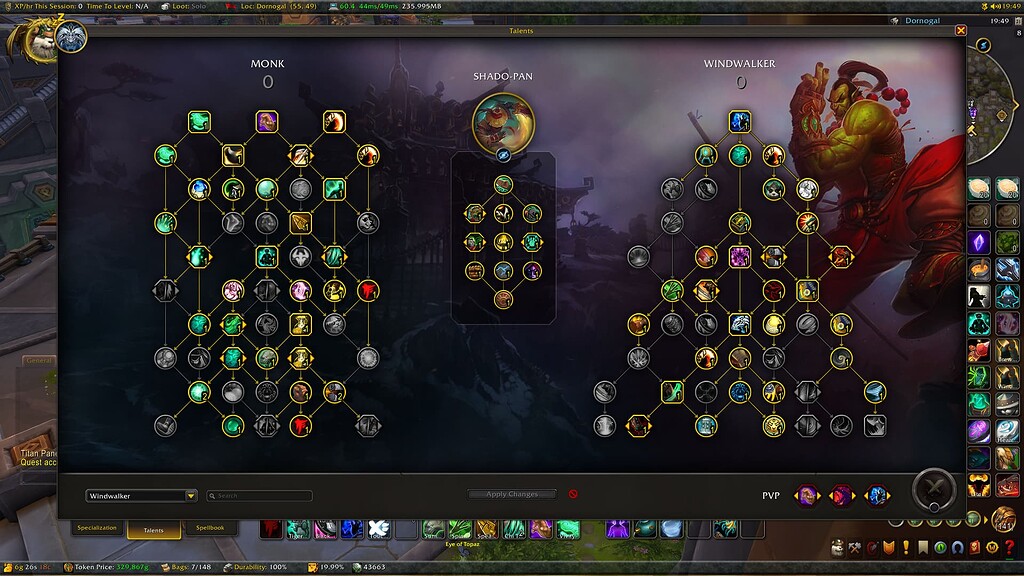Switch to the Specialization tab
This screenshot has height=576, width=1024.
click(x=97, y=528)
